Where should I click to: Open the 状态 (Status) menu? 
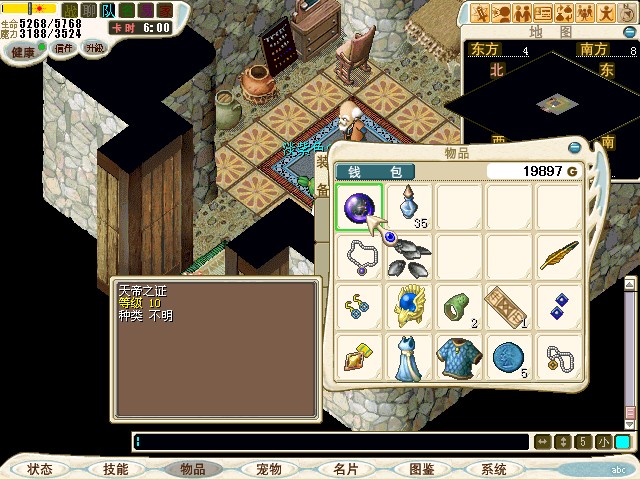[x=40, y=469]
